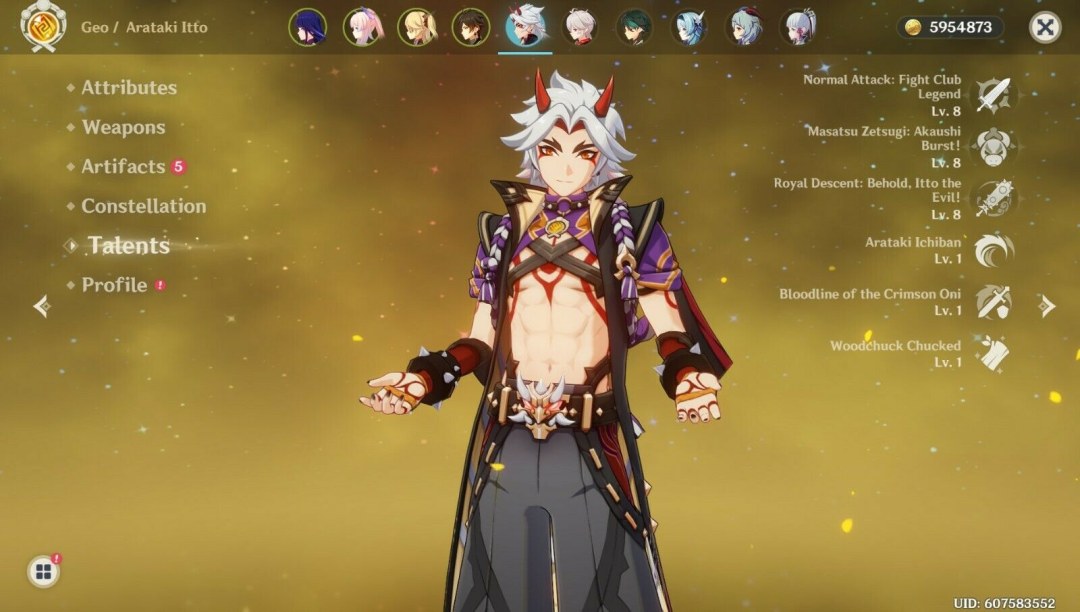Choose the green-haired Xiao portrait

coord(634,27)
